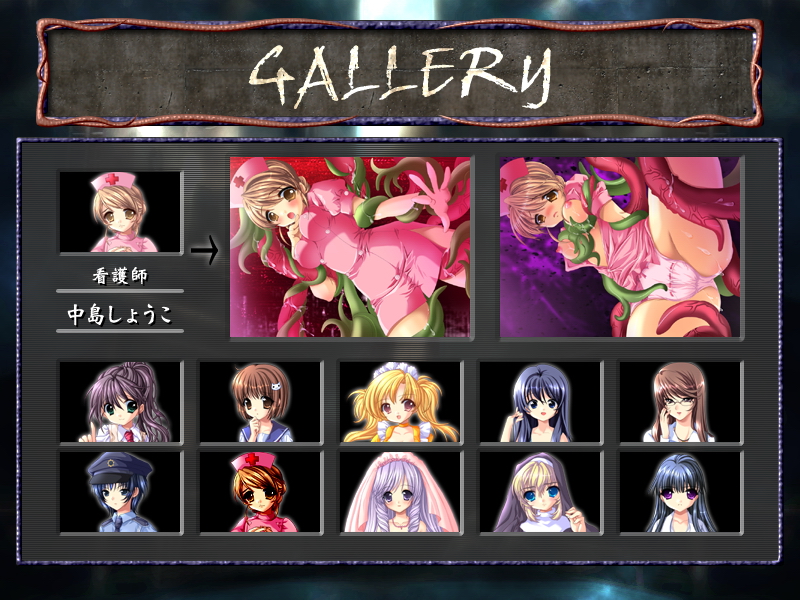Select the purple ponytail character with red tie
The image size is (800, 600).
tap(120, 402)
